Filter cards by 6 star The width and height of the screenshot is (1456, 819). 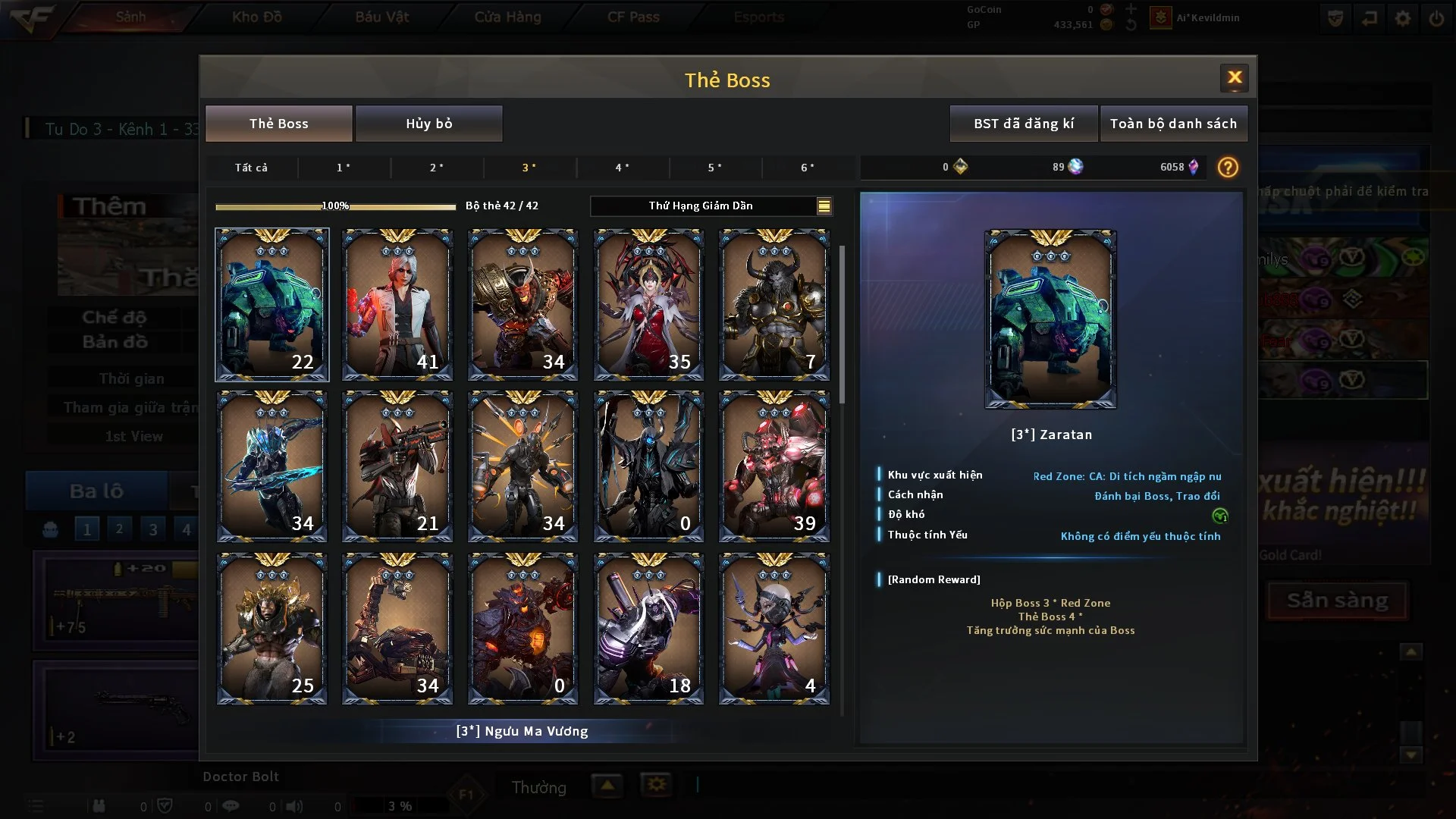pyautogui.click(x=808, y=168)
